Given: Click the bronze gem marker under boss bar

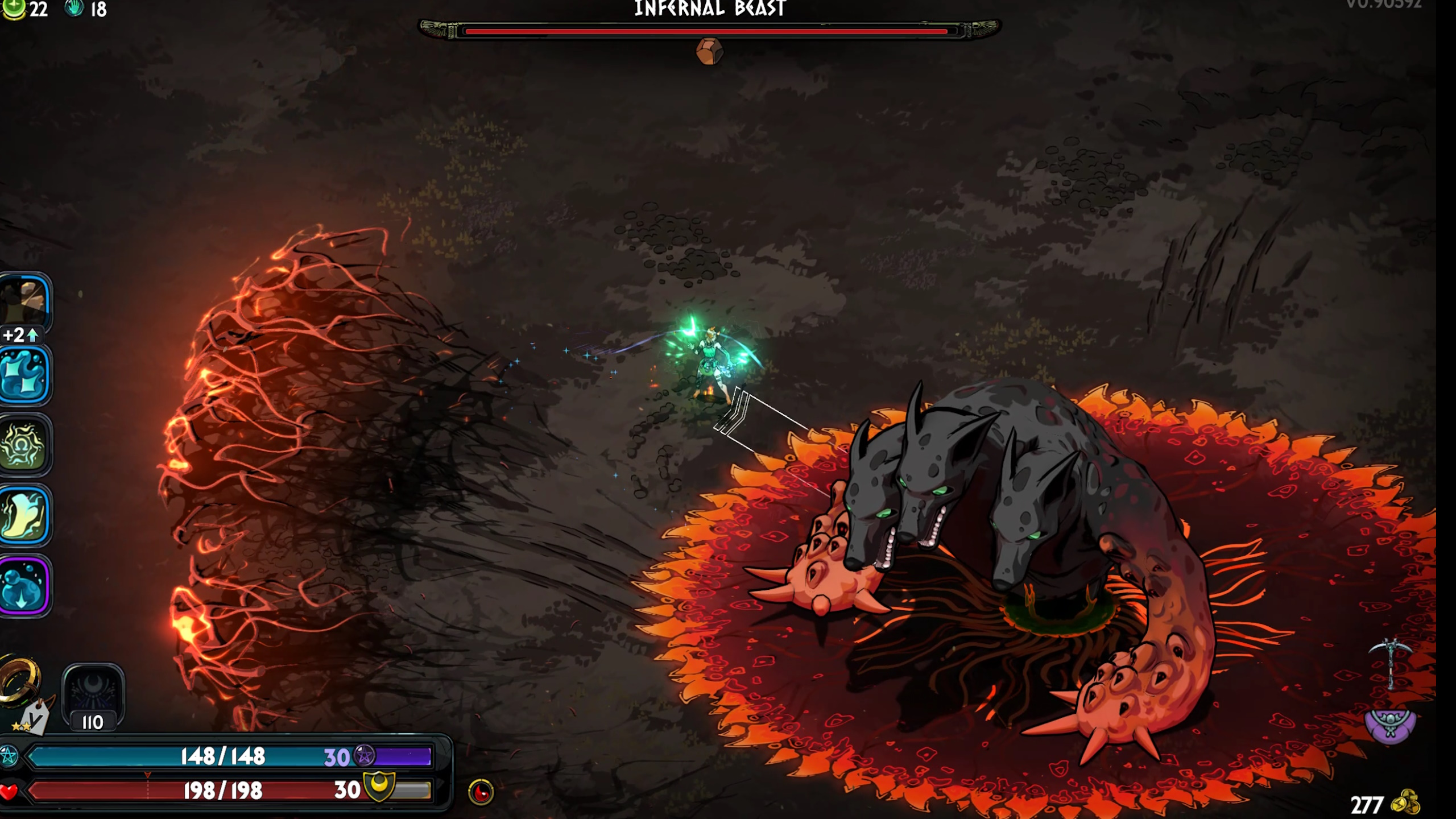Looking at the screenshot, I should pyautogui.click(x=709, y=52).
